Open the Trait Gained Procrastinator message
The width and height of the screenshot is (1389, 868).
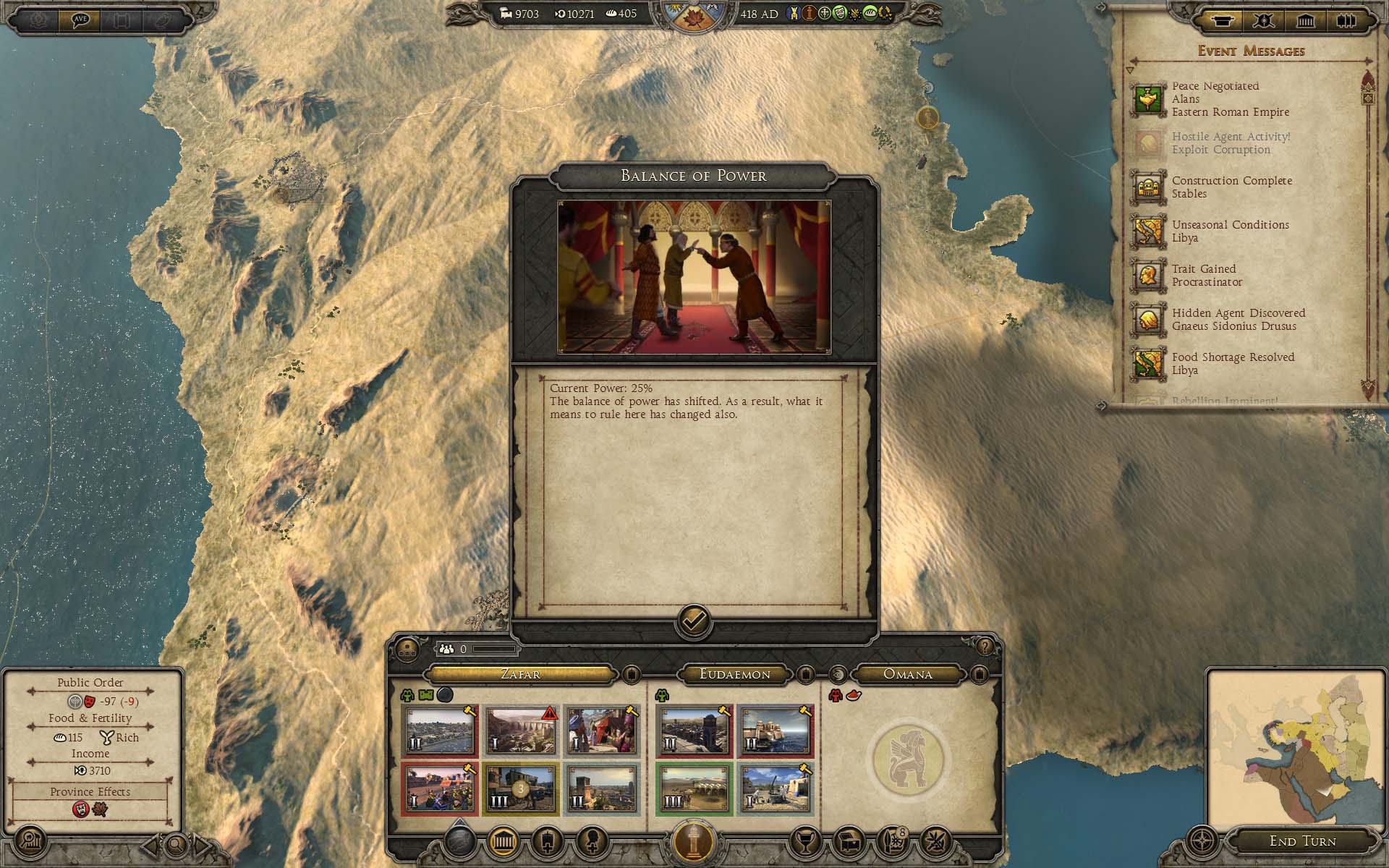tap(1207, 276)
